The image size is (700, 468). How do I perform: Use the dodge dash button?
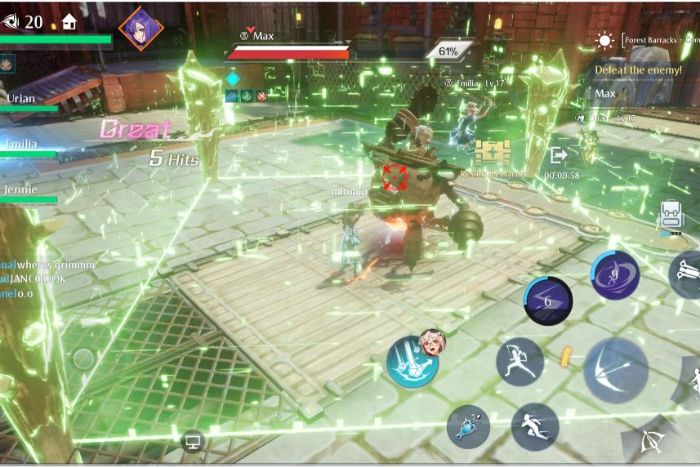coord(534,426)
